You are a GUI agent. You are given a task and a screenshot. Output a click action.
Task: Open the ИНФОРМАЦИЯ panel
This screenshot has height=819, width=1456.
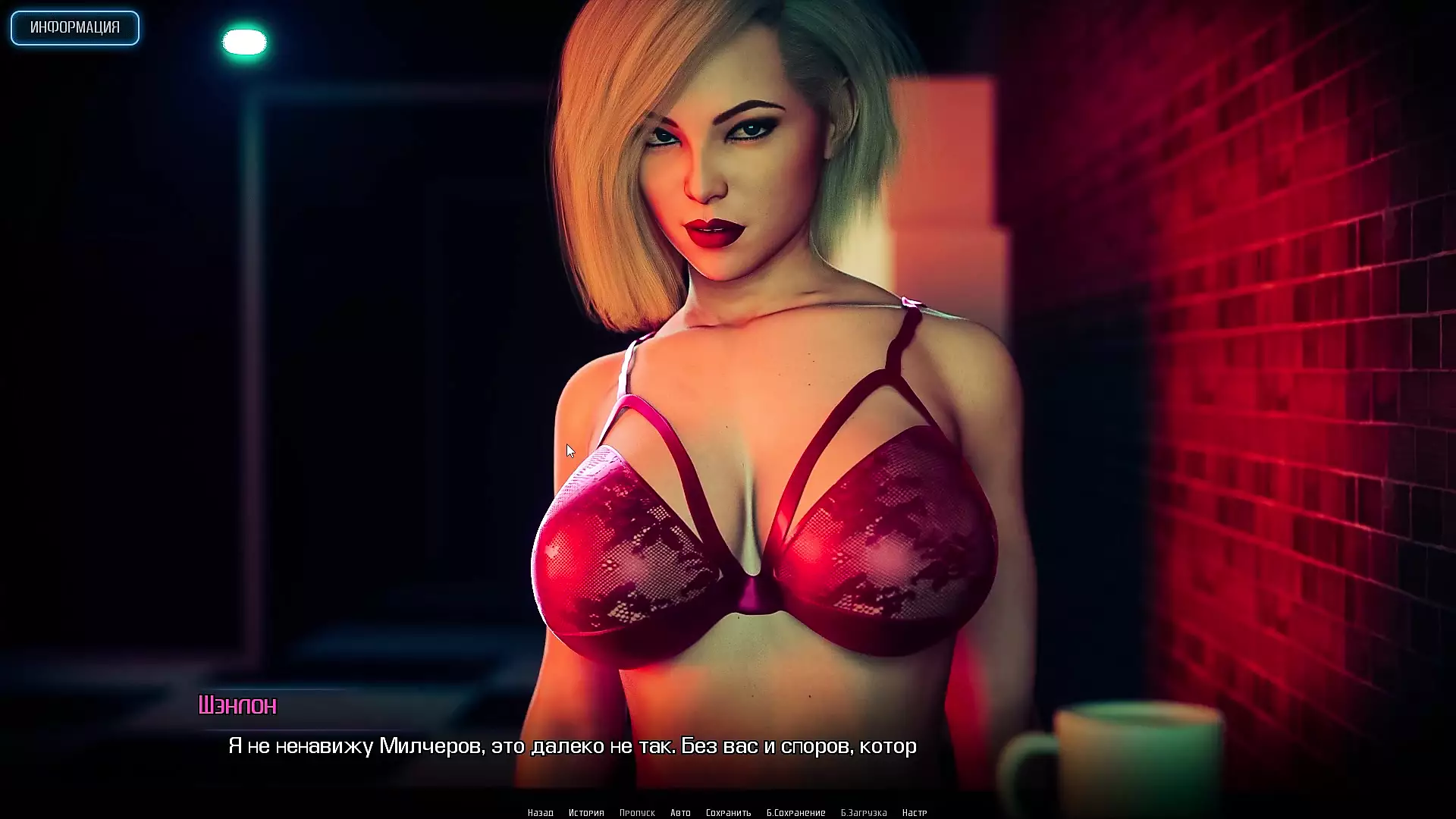tap(75, 28)
